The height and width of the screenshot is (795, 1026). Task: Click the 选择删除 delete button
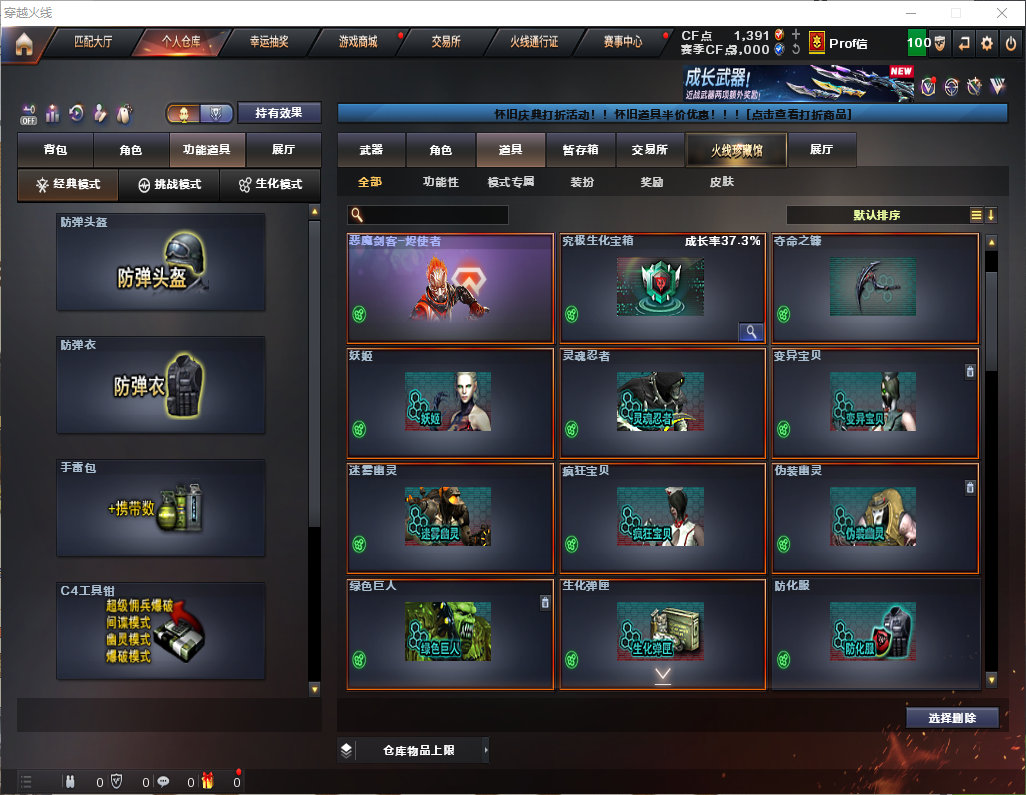coord(952,718)
